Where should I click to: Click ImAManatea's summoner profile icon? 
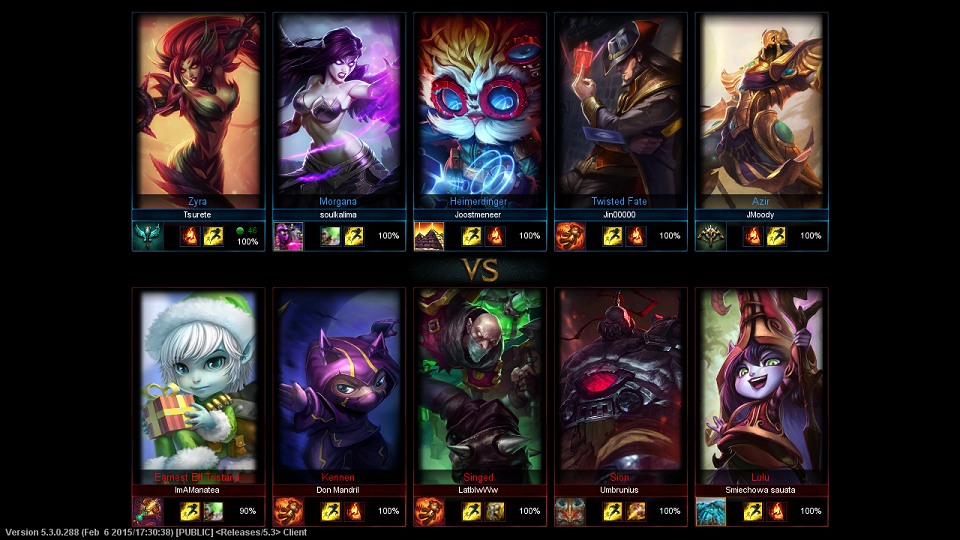[148, 511]
